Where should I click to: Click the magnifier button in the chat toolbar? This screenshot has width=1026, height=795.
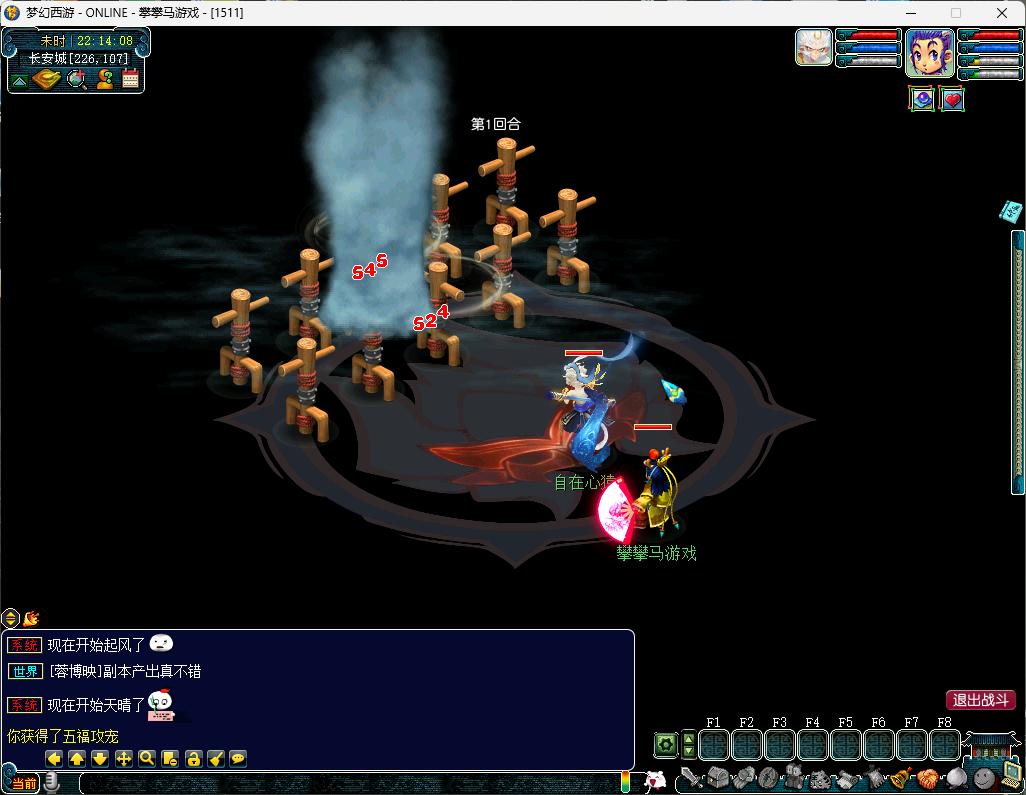point(146,758)
